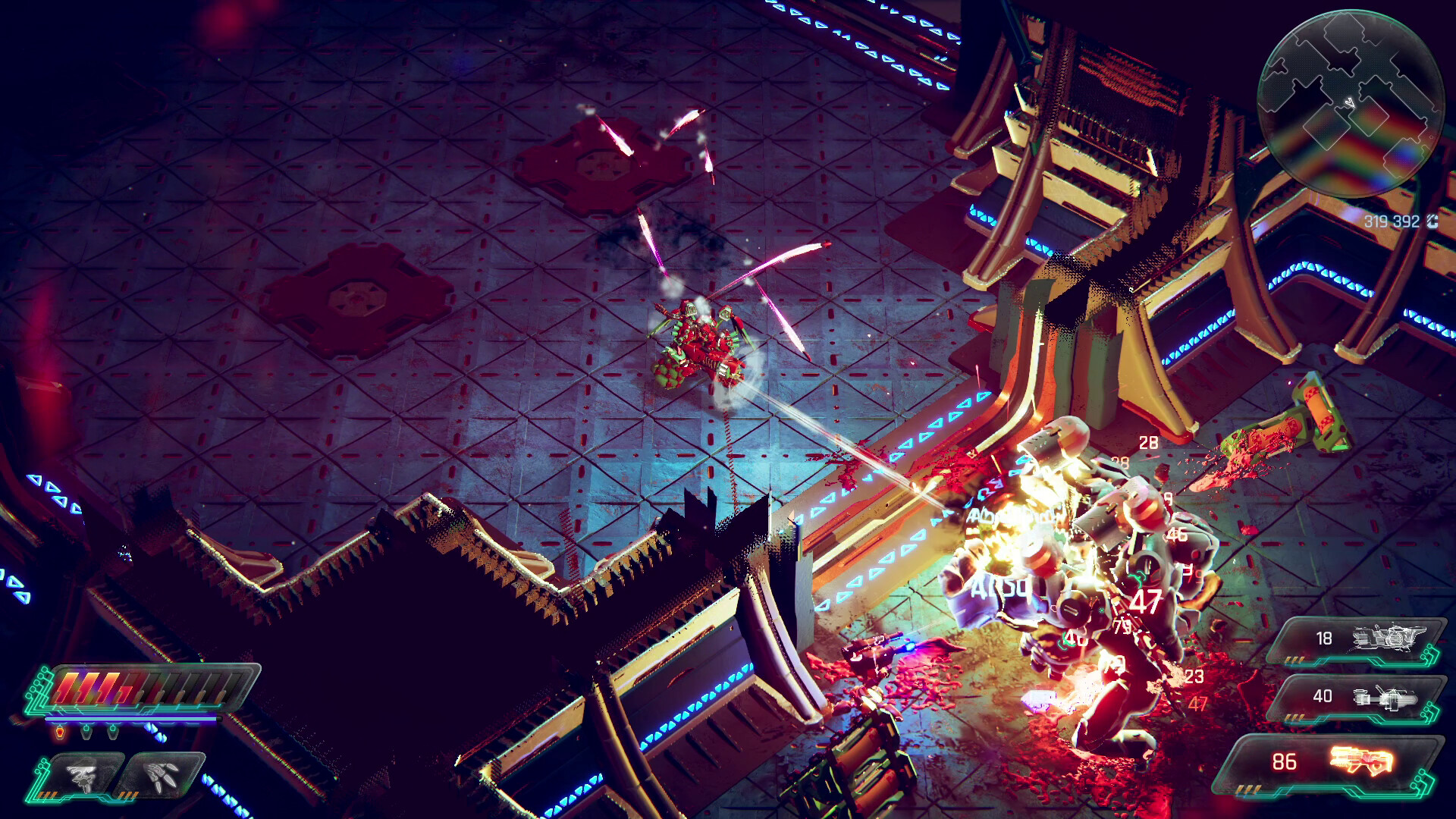This screenshot has width=1456, height=819.
Task: Click the orange grenade pip under the health bar
Action: pyautogui.click(x=60, y=732)
